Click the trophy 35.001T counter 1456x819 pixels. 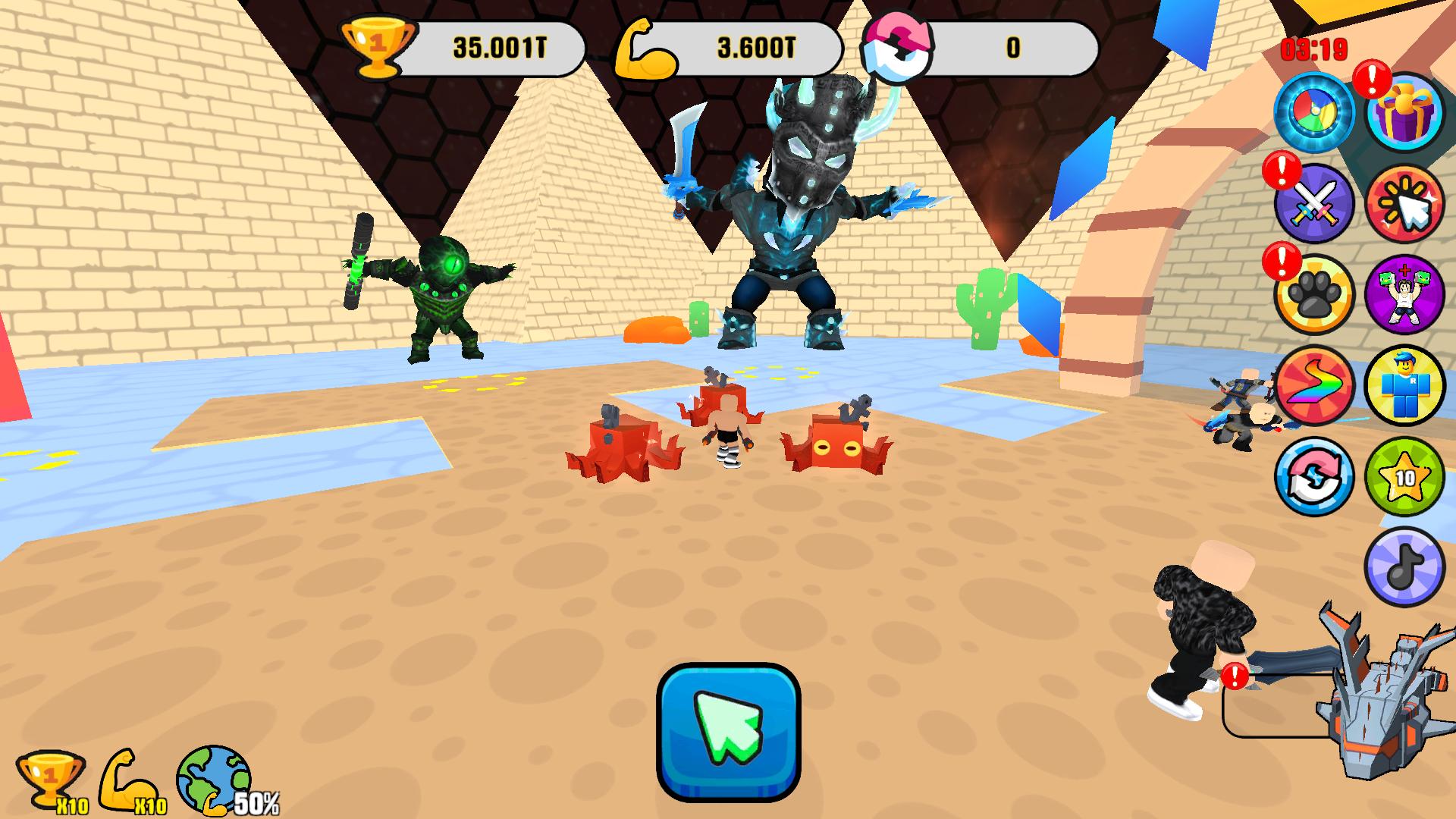(x=500, y=47)
